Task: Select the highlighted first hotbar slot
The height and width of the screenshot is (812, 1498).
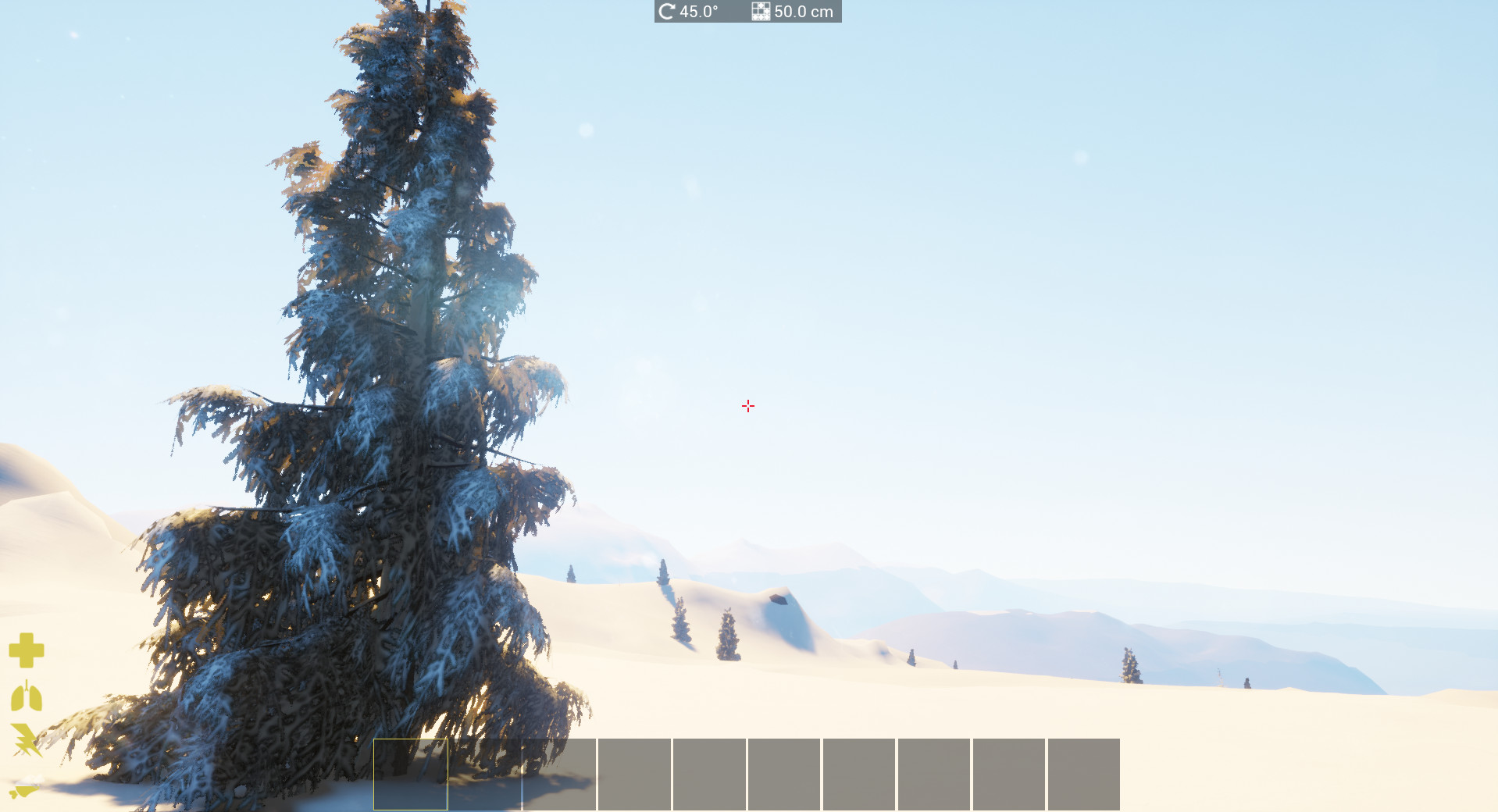Action: click(410, 774)
